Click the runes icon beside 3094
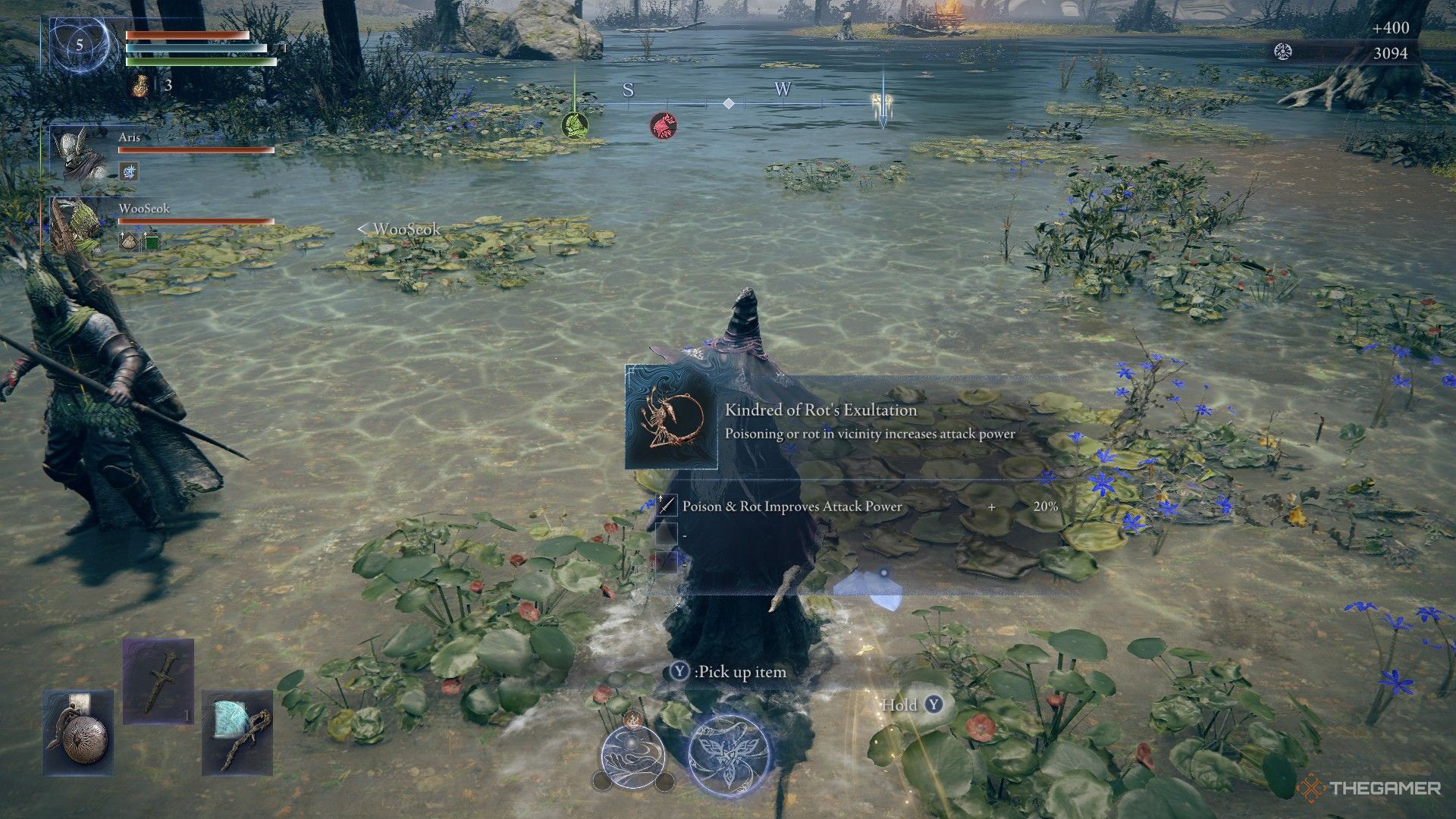The width and height of the screenshot is (1456, 819). tap(1282, 52)
